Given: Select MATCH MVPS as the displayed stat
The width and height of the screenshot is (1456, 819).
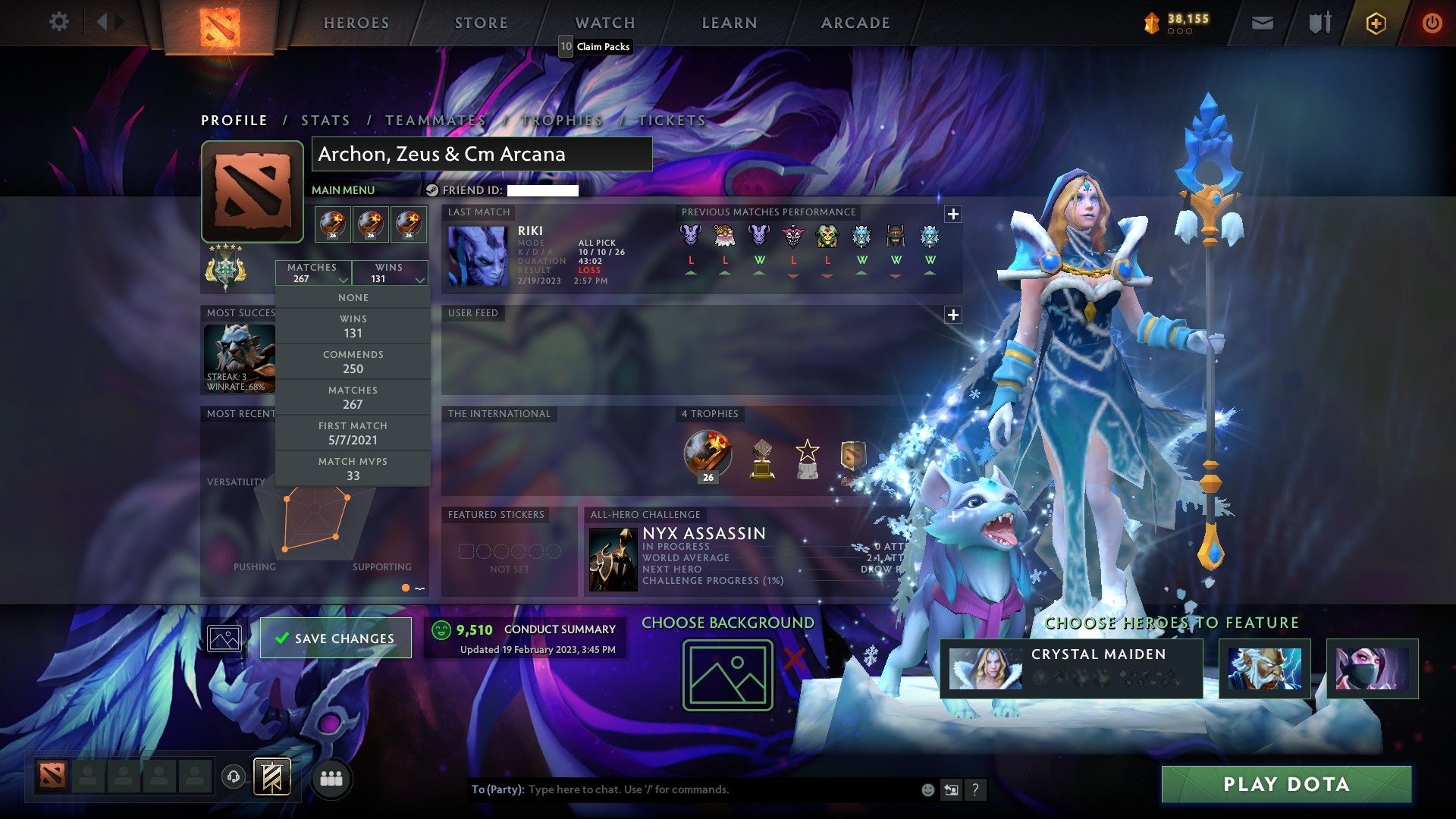Looking at the screenshot, I should pos(353,467).
